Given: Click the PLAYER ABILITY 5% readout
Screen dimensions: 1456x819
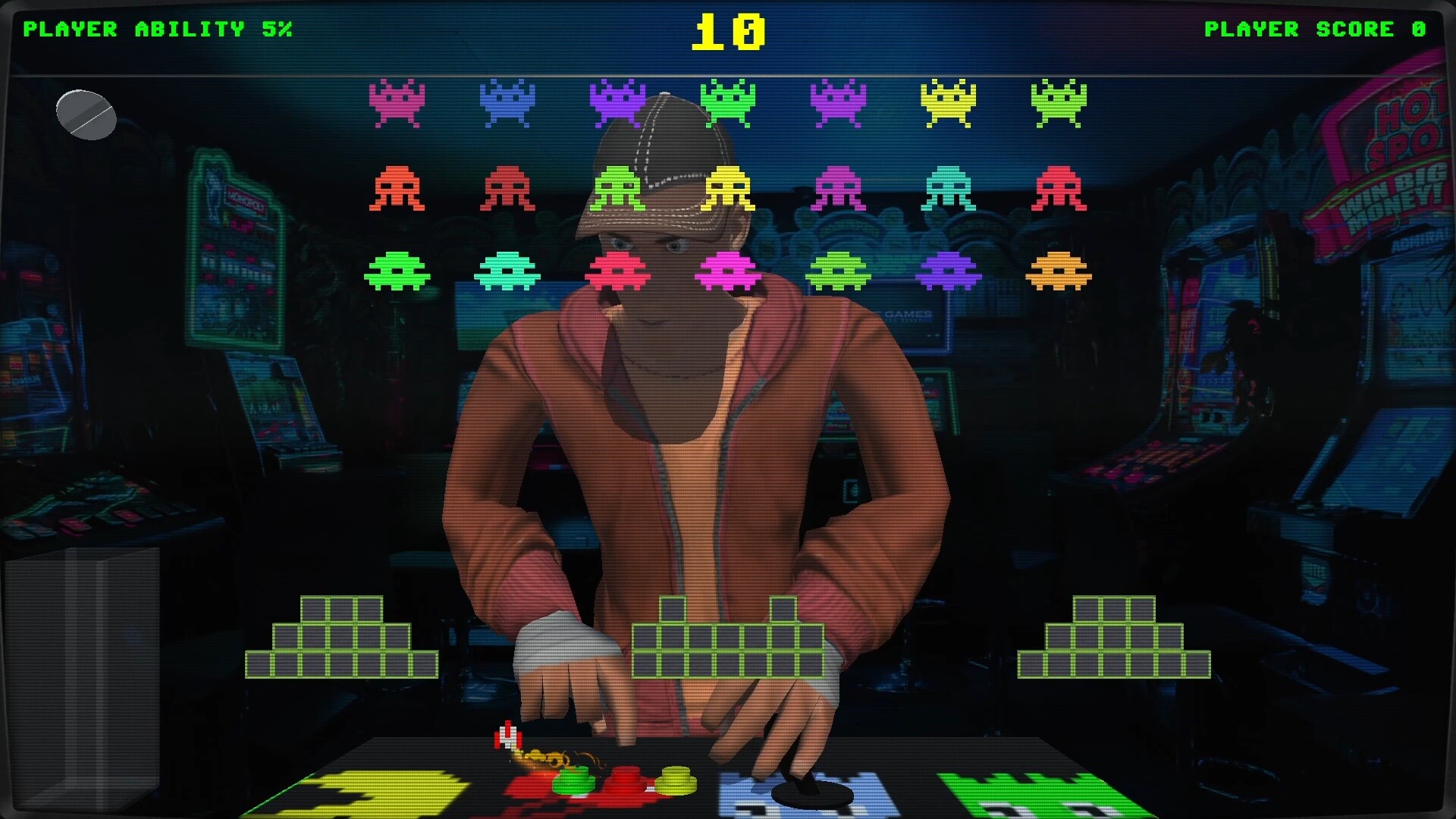Looking at the screenshot, I should click(158, 29).
